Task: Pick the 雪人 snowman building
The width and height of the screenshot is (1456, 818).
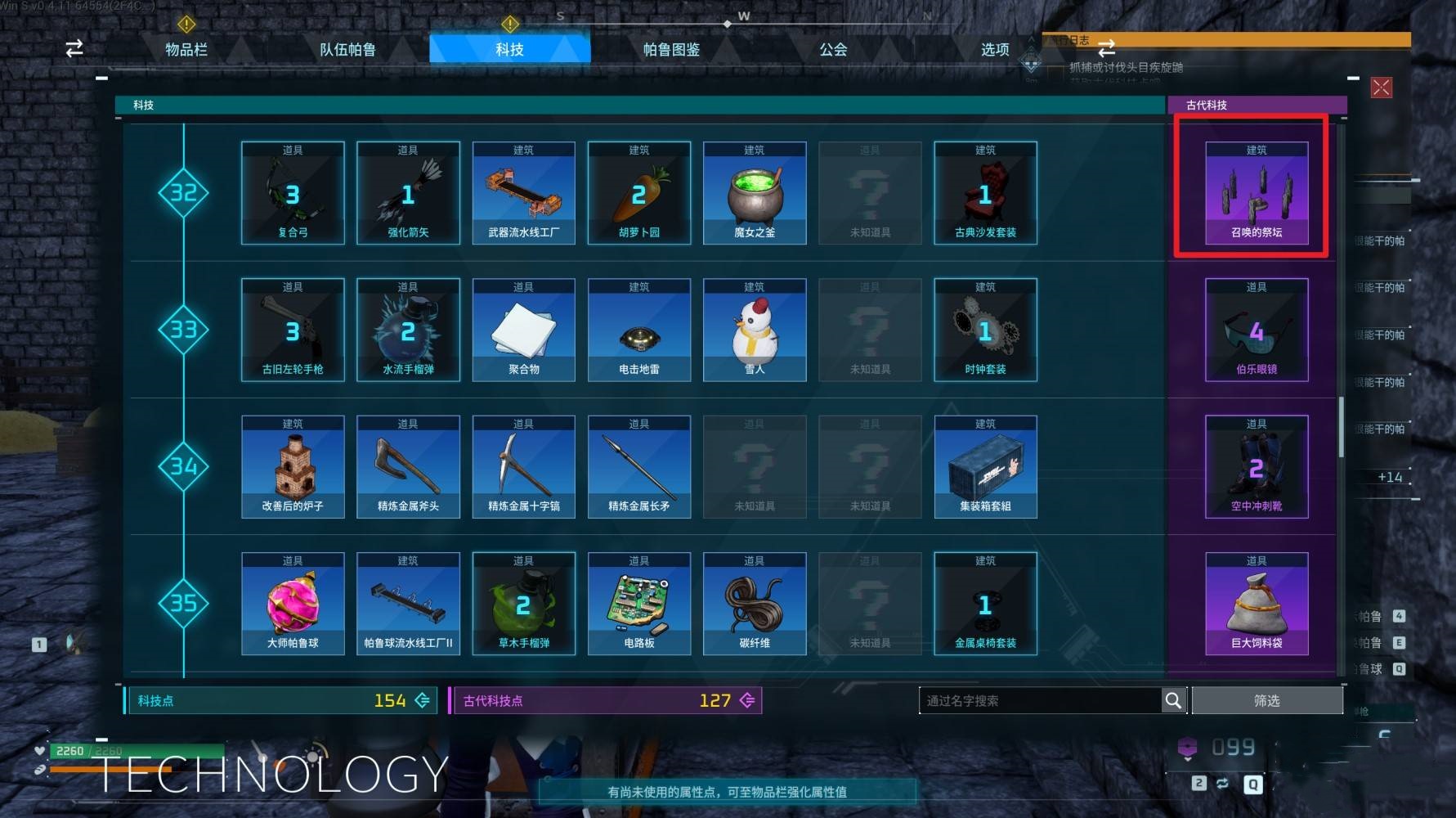Action: coord(755,330)
